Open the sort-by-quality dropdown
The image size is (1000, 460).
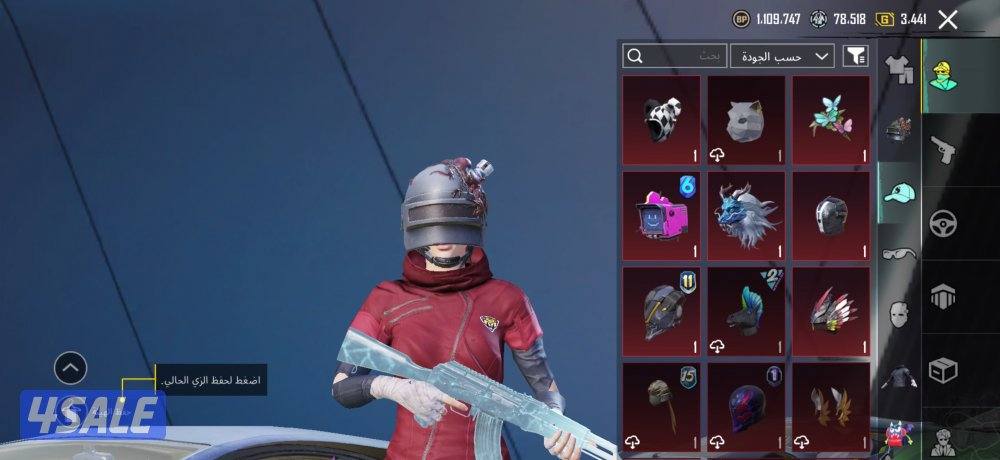tap(782, 56)
